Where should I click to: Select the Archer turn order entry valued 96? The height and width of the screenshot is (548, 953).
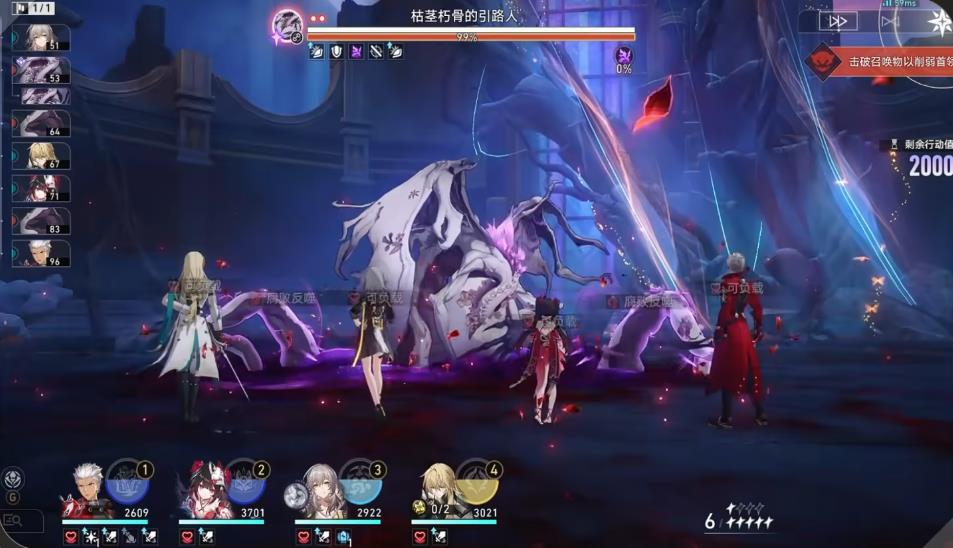point(41,253)
